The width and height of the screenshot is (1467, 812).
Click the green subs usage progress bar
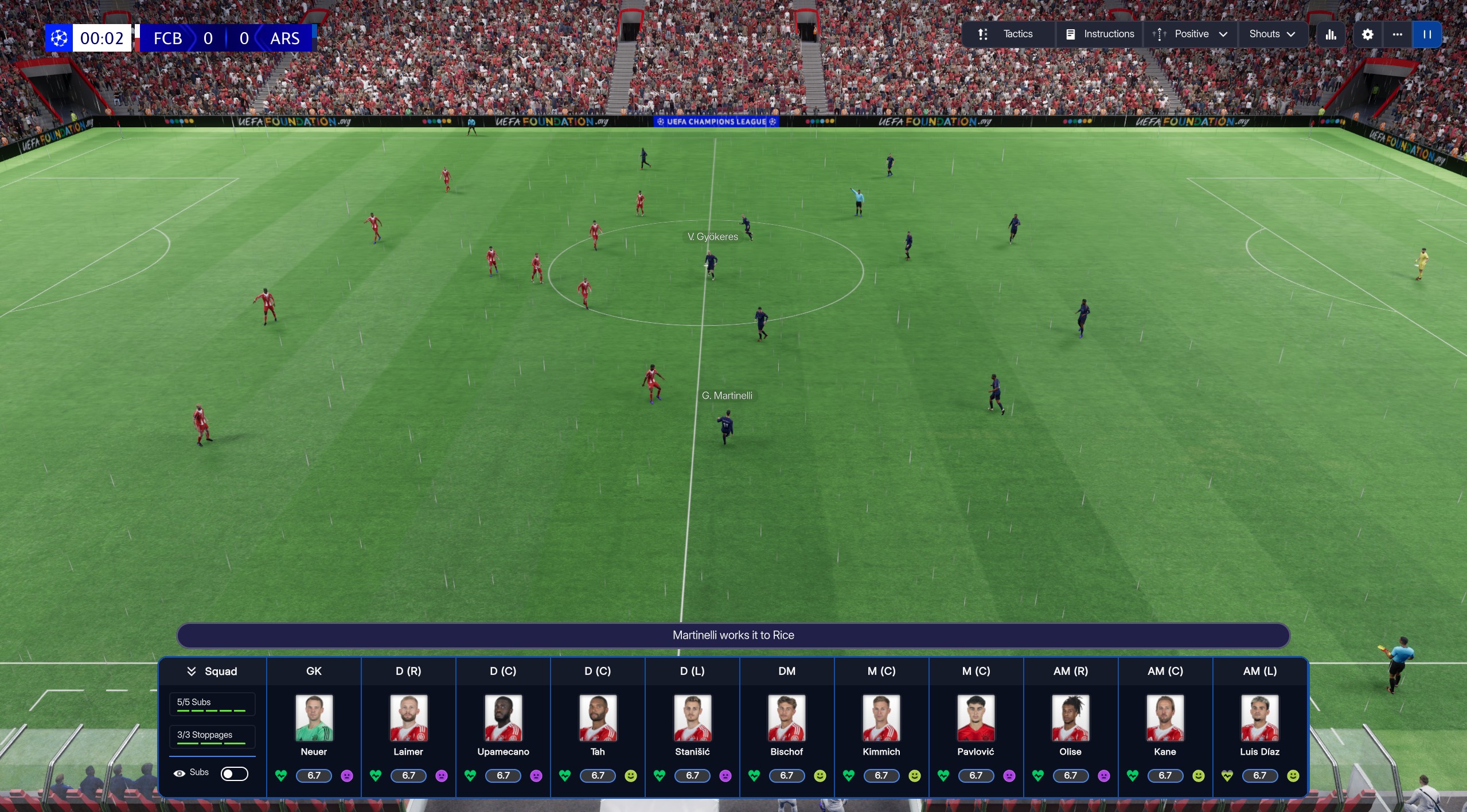(x=212, y=711)
